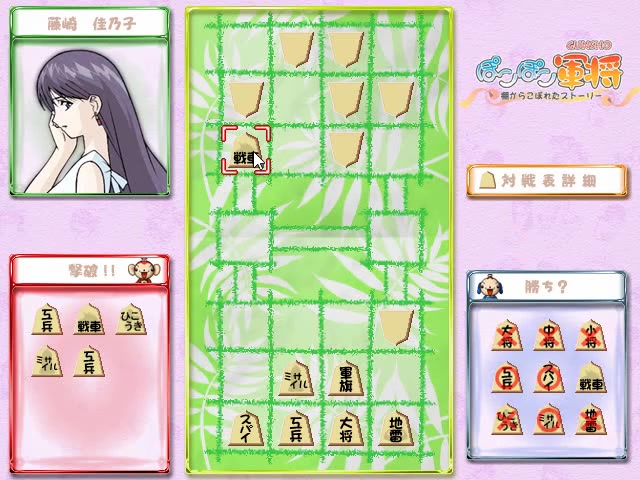
Task: Select the ひこうき icon in the 撃破 panel
Action: 131,320
